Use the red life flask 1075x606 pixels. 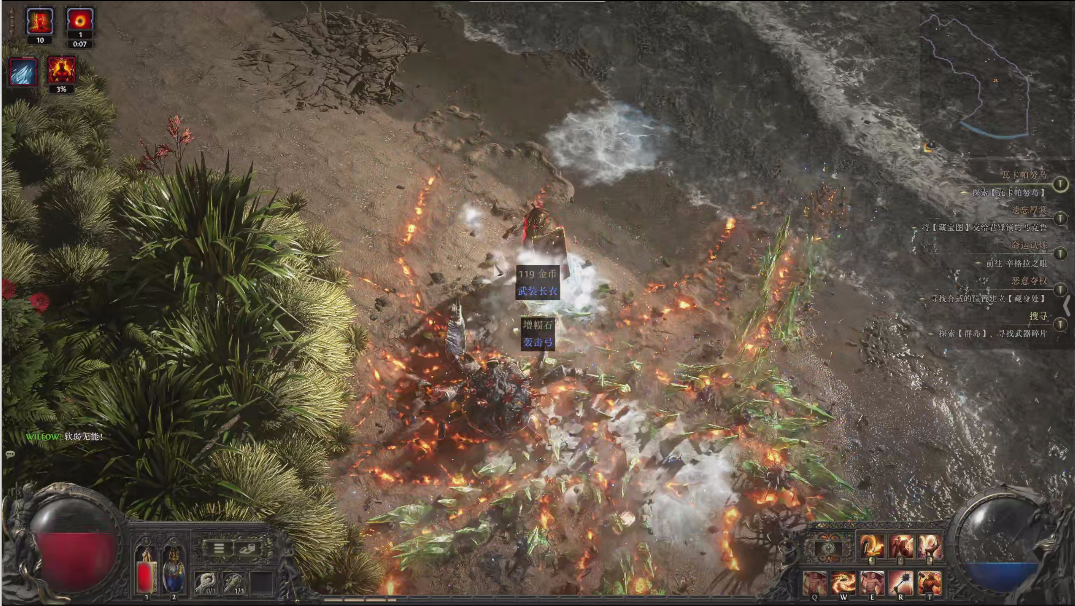click(x=146, y=571)
